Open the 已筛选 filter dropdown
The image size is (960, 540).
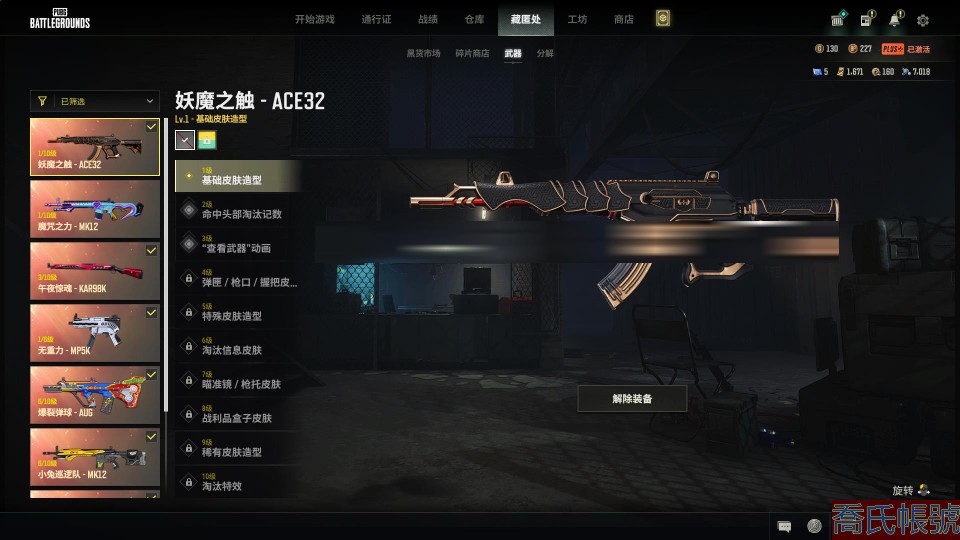click(x=95, y=101)
